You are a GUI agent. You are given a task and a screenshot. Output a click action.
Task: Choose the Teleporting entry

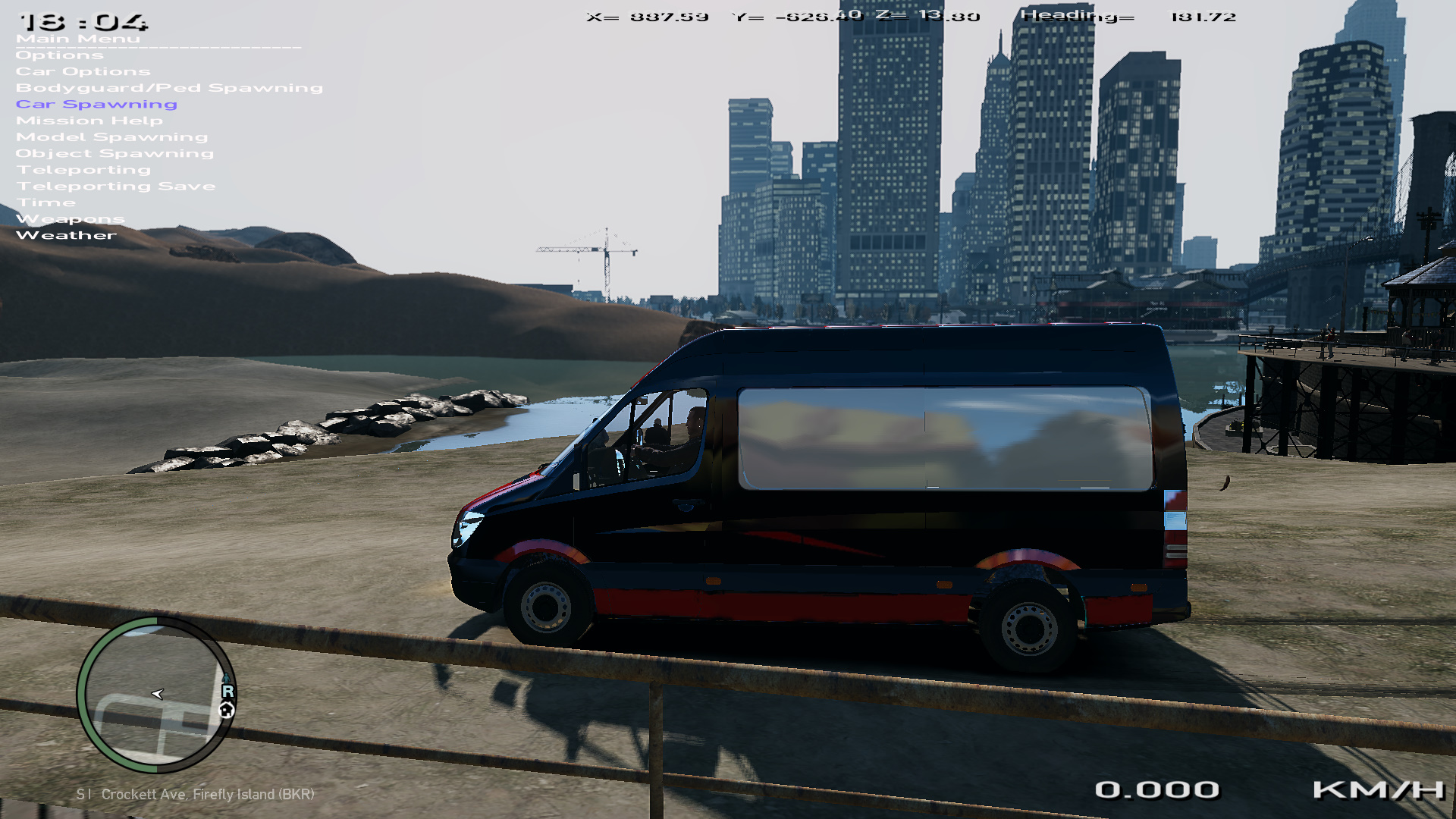point(83,170)
